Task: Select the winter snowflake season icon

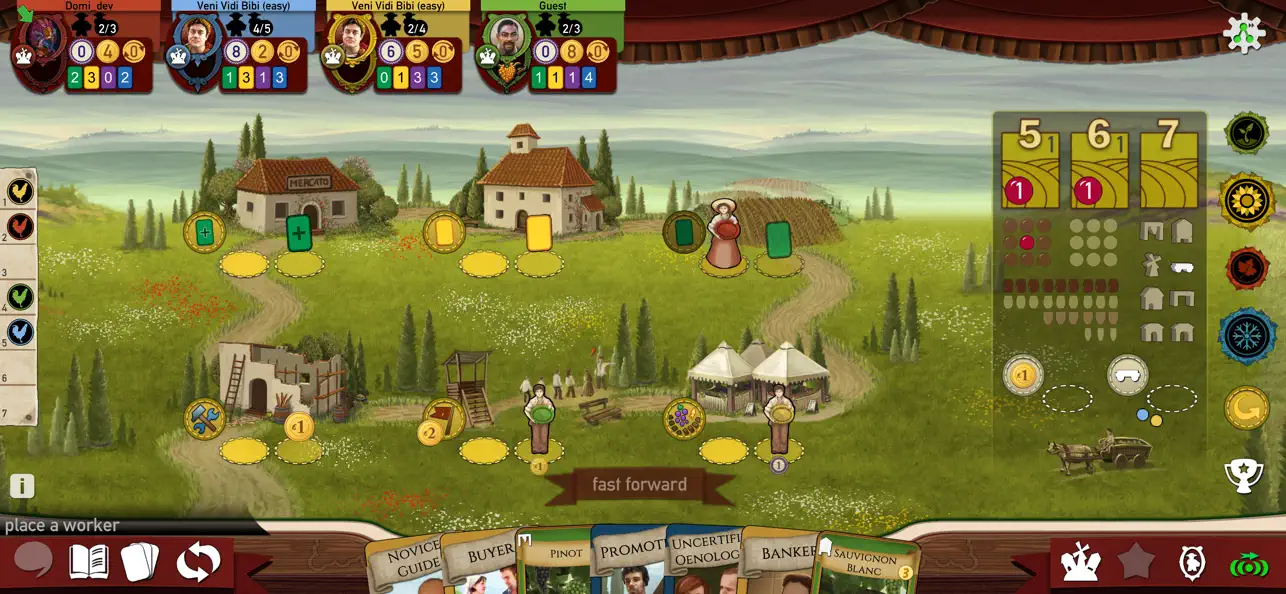Action: [x=1247, y=336]
